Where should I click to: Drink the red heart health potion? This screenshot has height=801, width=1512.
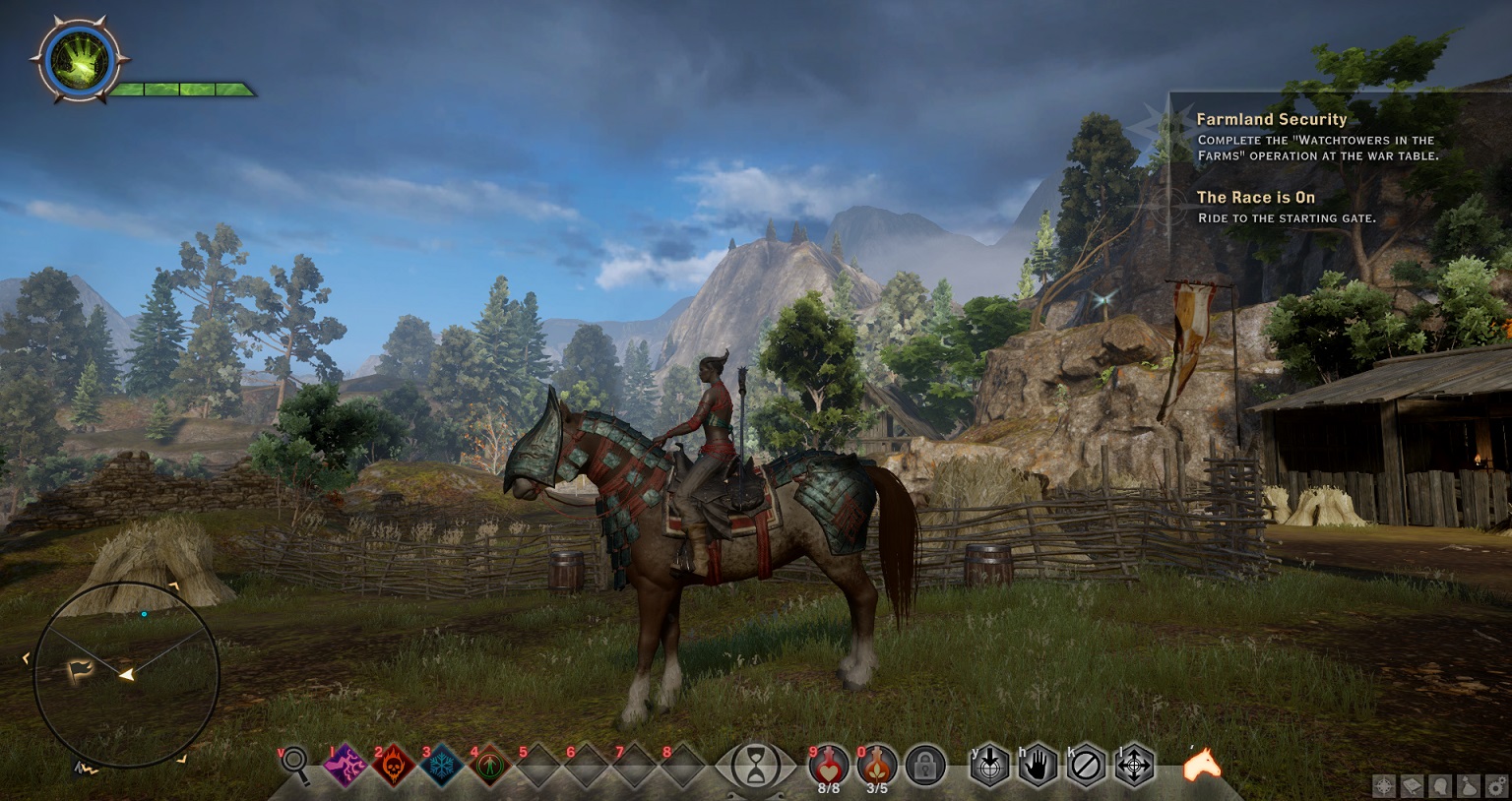pos(828,764)
